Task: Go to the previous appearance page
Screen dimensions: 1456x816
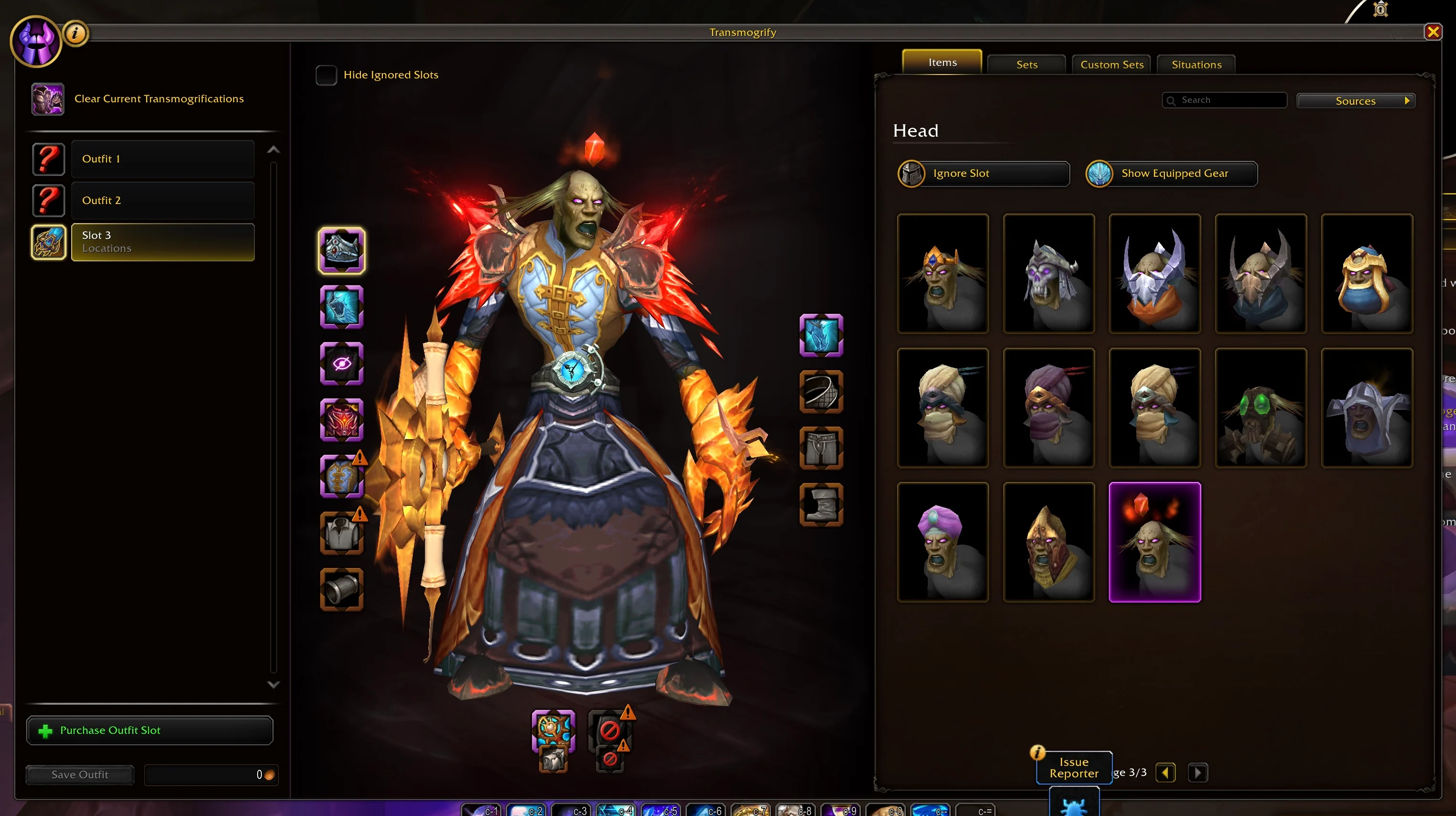Action: 1165,772
